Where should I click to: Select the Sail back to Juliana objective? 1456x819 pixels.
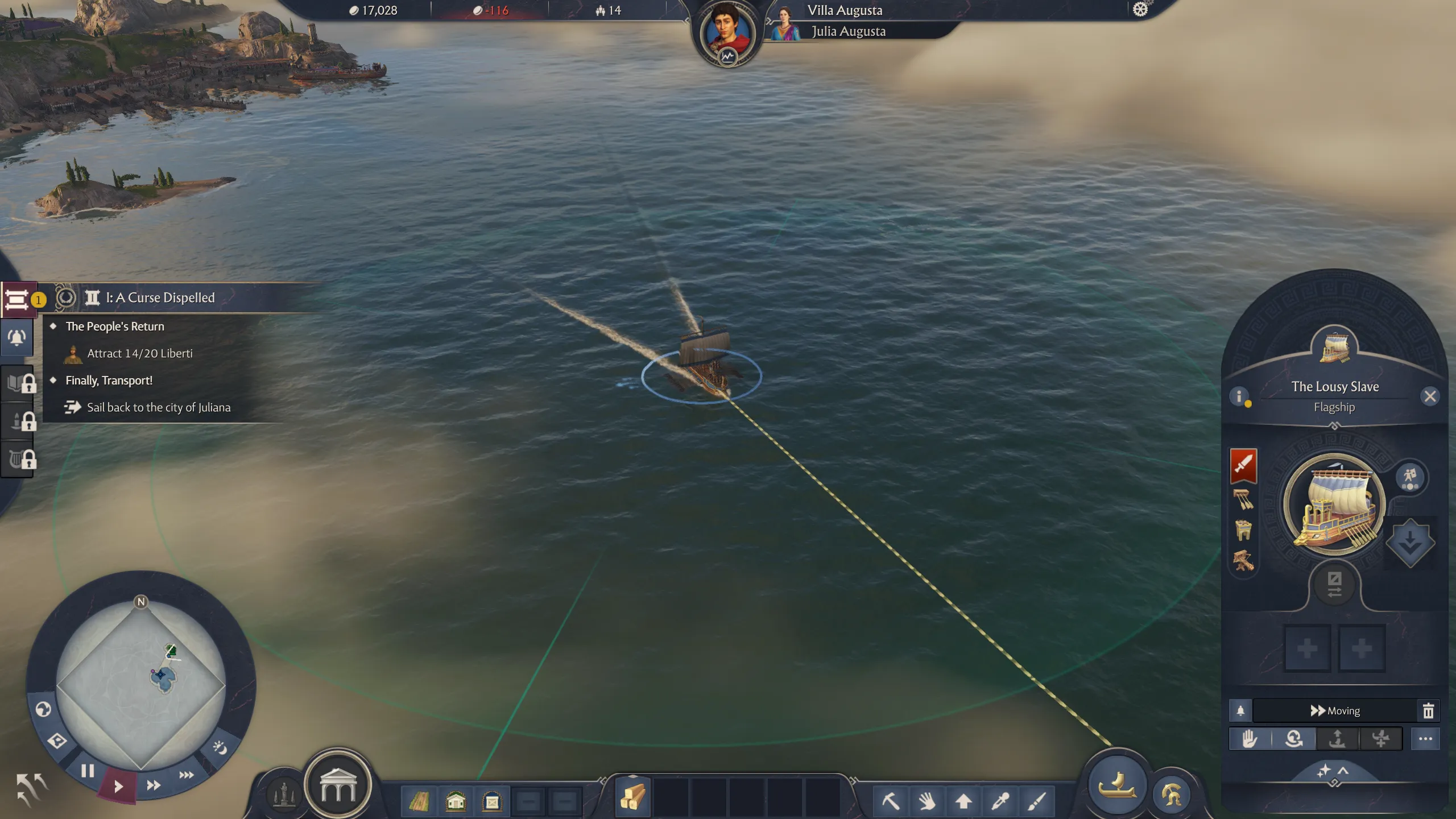click(x=158, y=407)
